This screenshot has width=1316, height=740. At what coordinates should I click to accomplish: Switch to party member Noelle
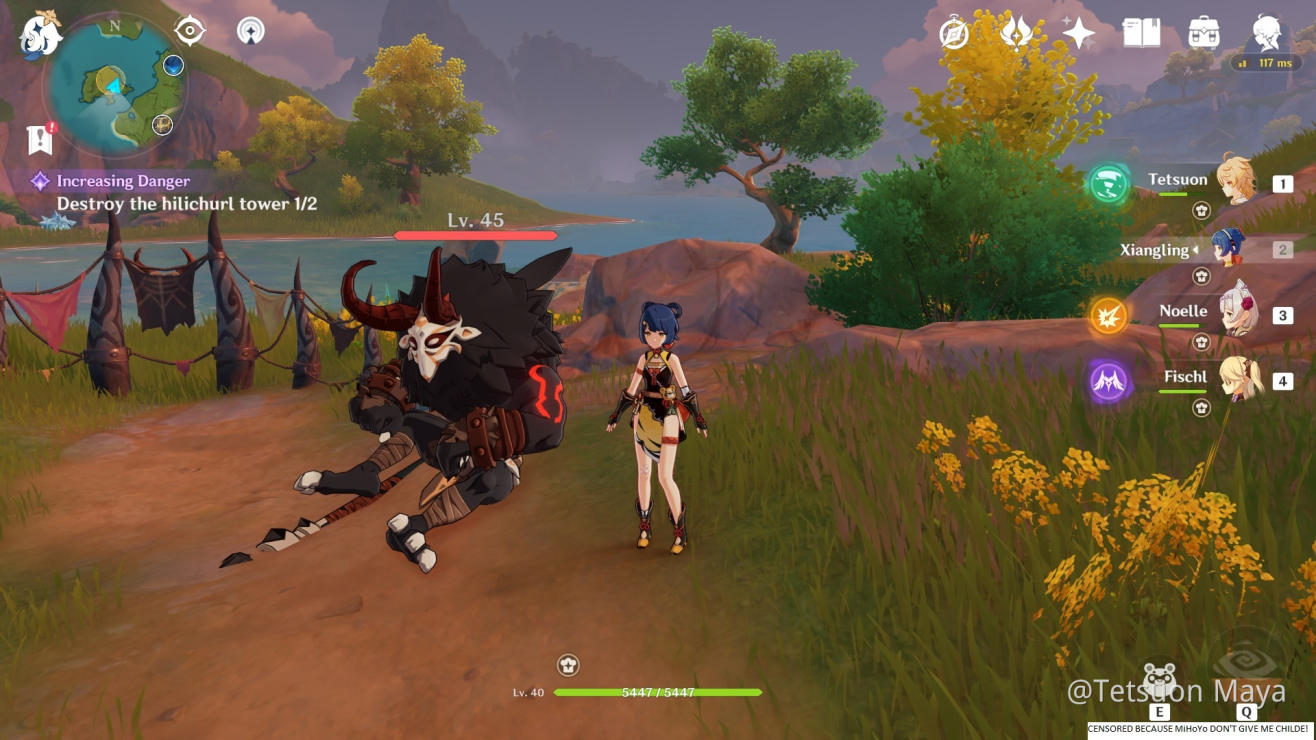(x=1236, y=313)
